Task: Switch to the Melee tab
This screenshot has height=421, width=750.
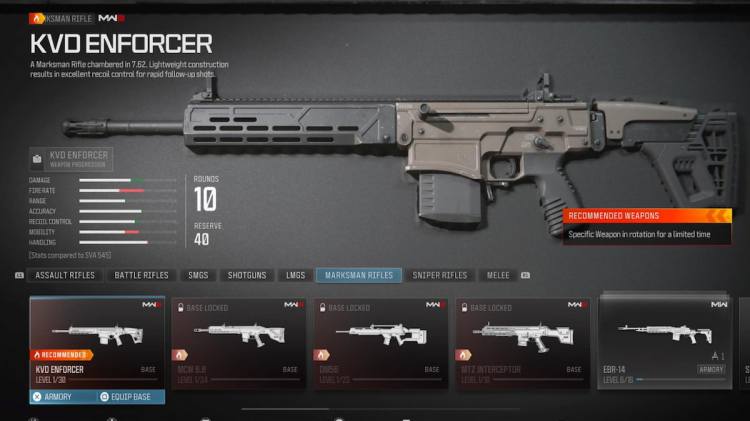Action: click(x=497, y=275)
